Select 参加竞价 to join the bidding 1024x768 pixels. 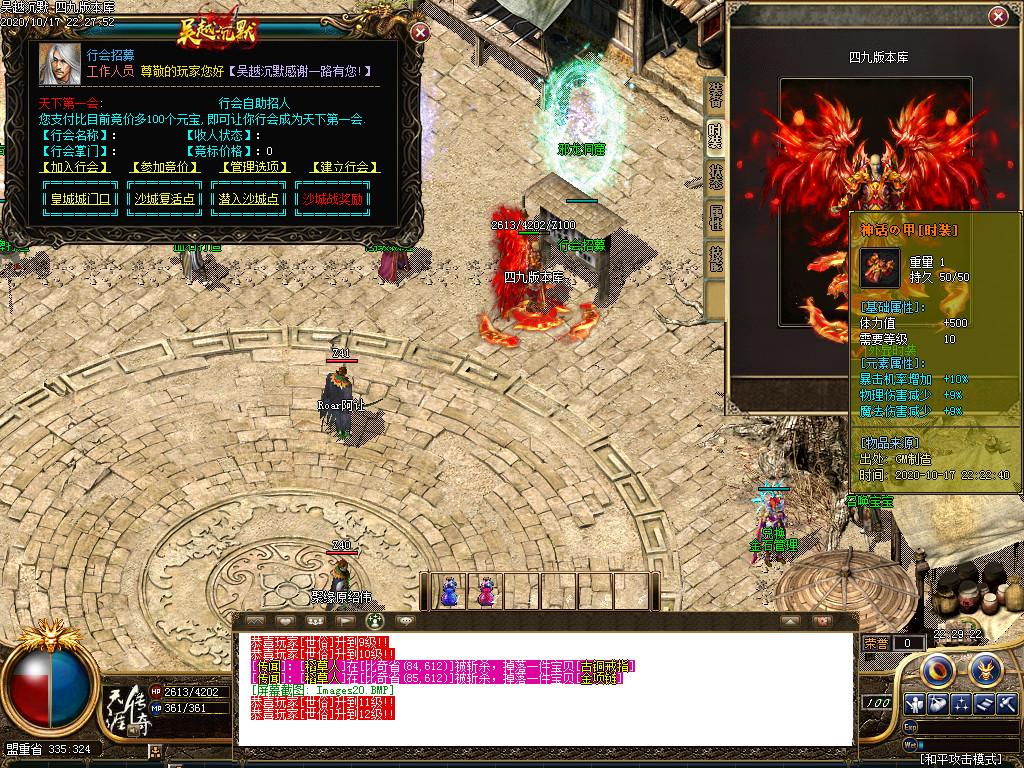pos(163,167)
